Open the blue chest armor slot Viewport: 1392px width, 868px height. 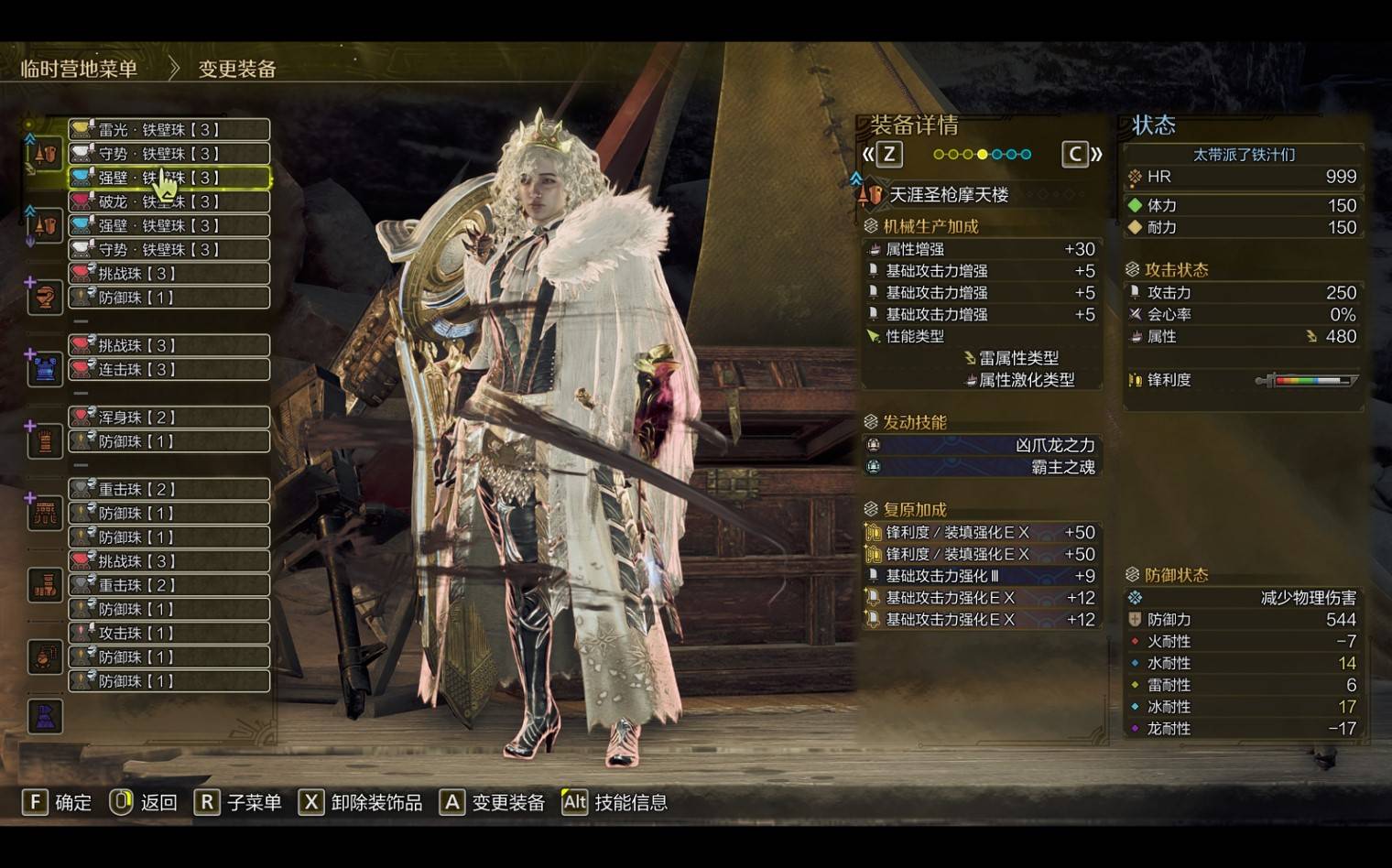45,369
